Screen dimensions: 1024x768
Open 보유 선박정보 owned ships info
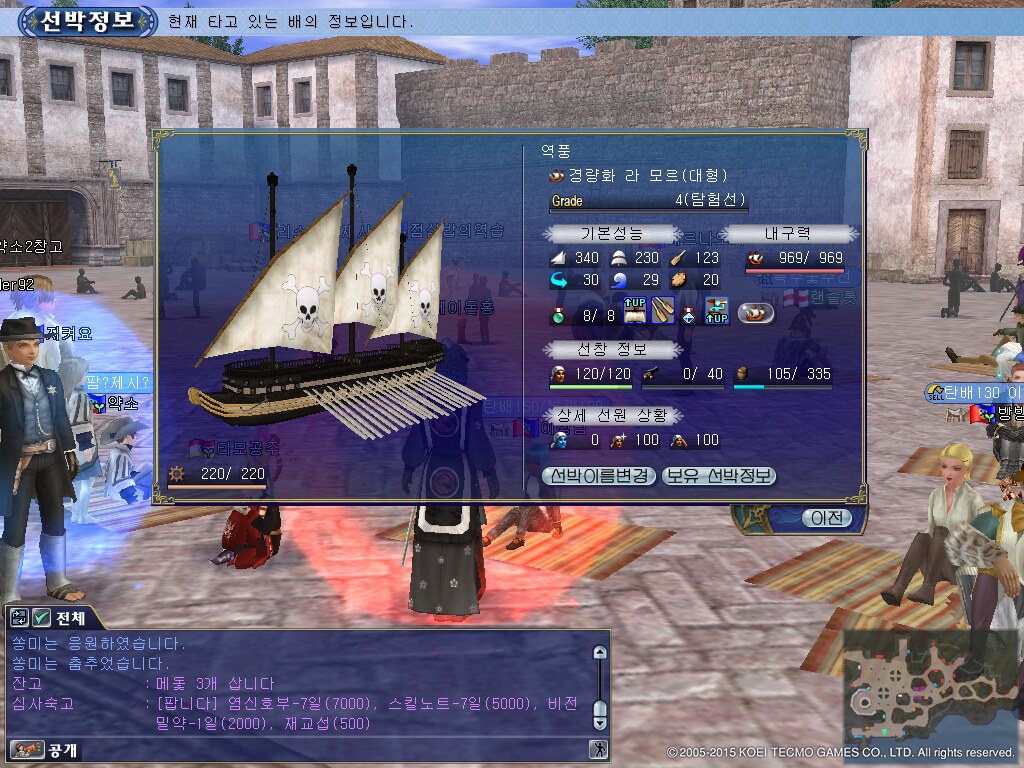719,476
